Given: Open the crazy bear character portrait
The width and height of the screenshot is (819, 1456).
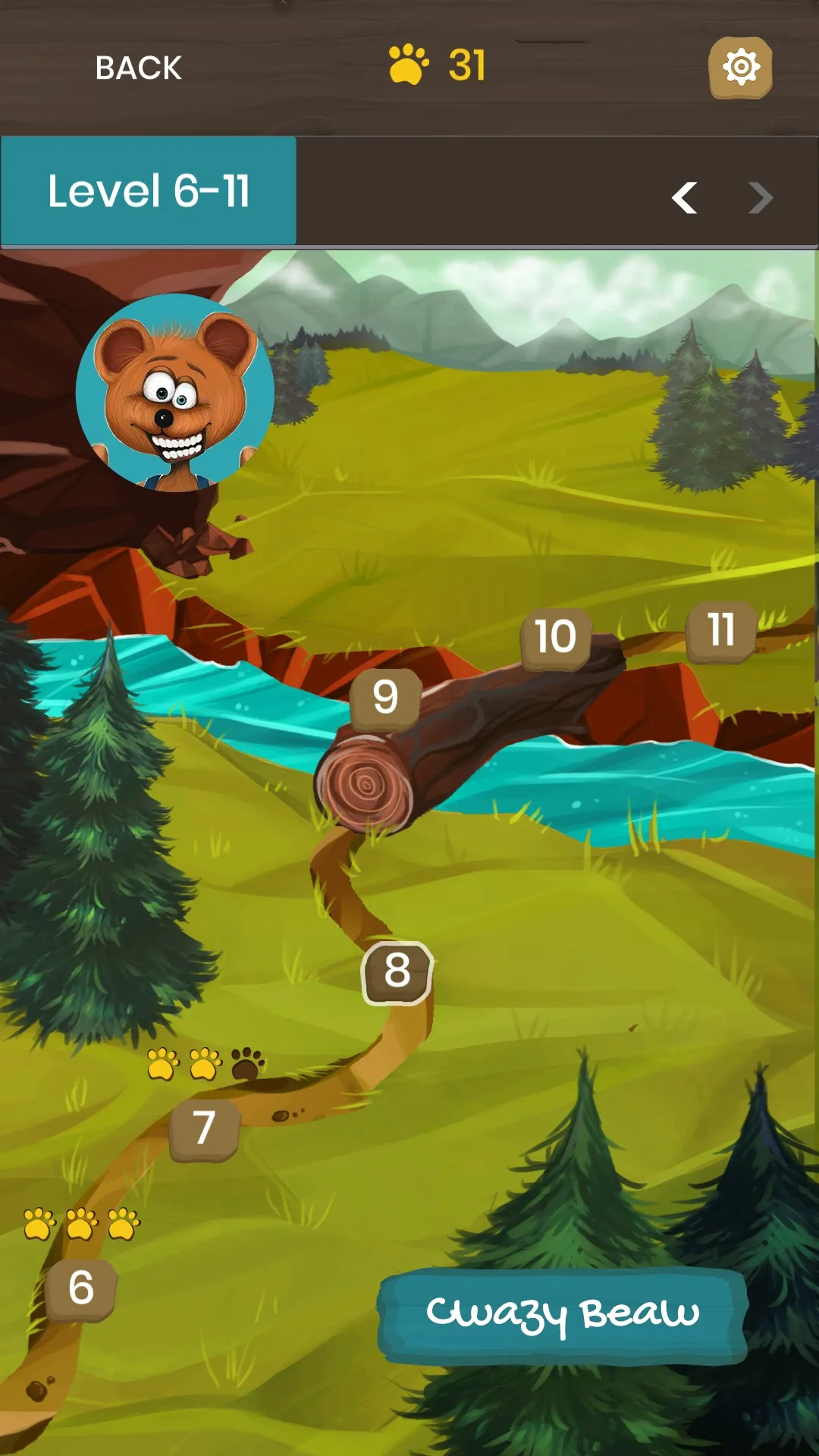Looking at the screenshot, I should click(175, 393).
